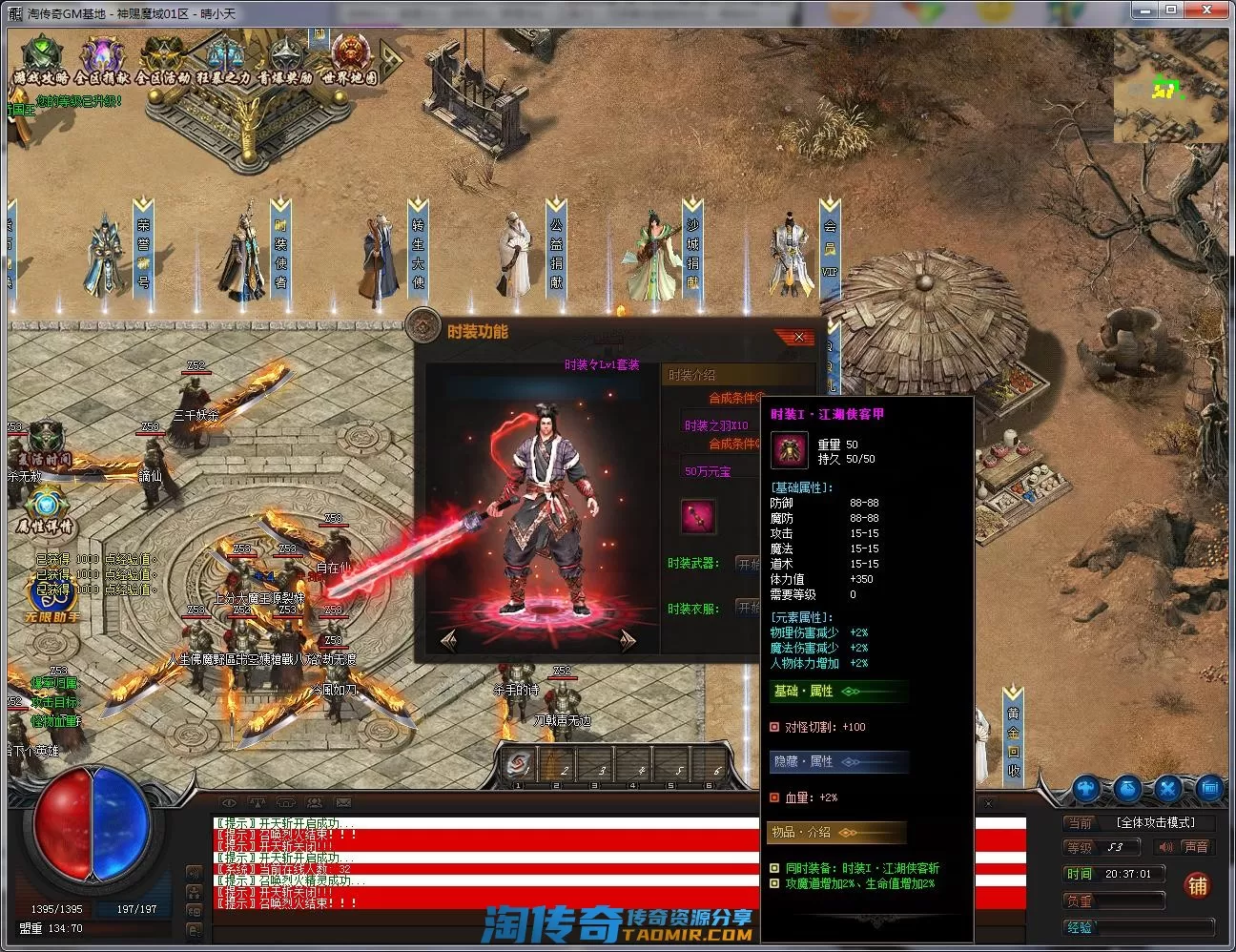
Task: Close the 时装功能 fashion window
Action: coord(798,337)
